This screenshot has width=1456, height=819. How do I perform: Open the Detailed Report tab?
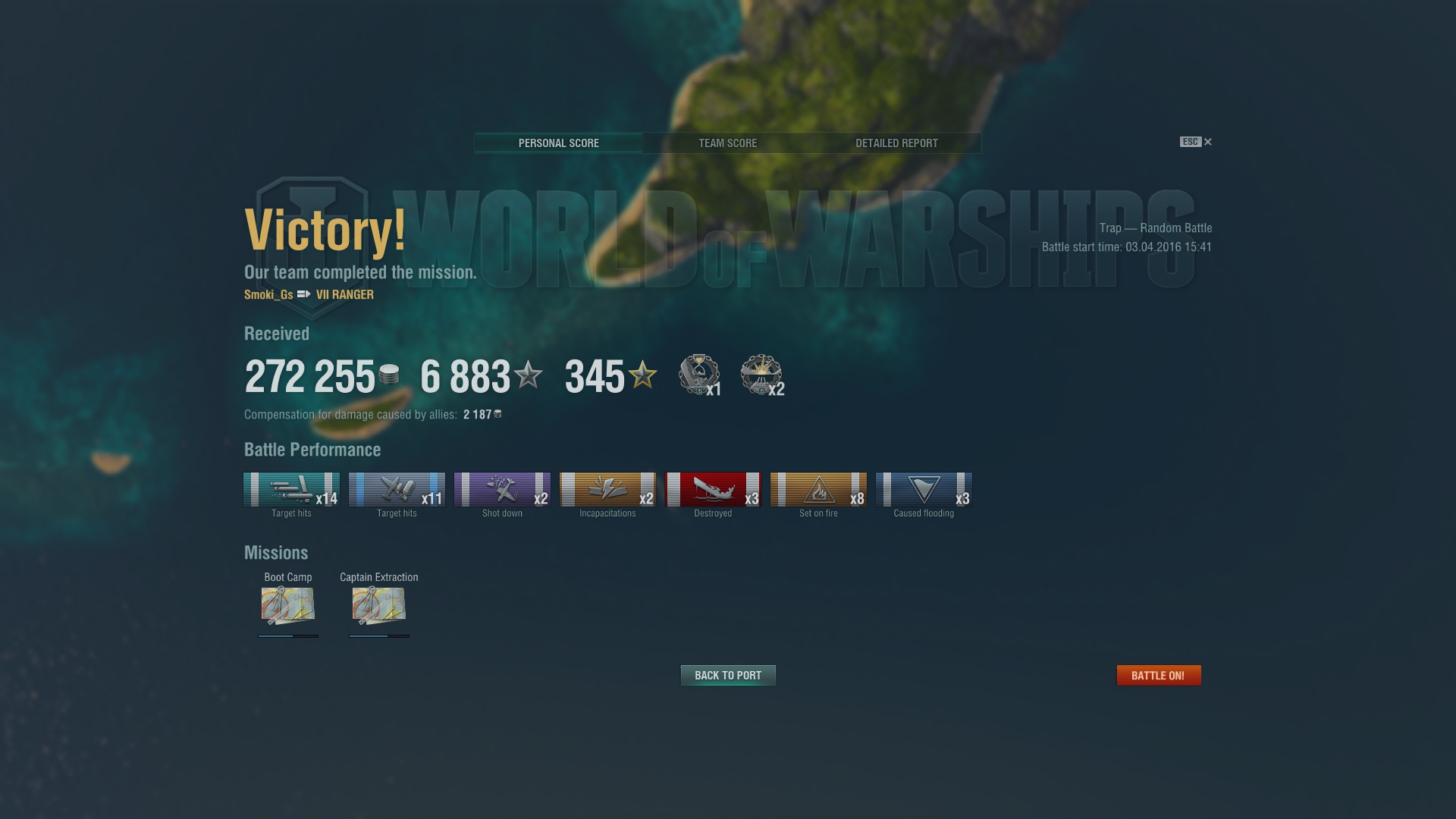coord(896,143)
